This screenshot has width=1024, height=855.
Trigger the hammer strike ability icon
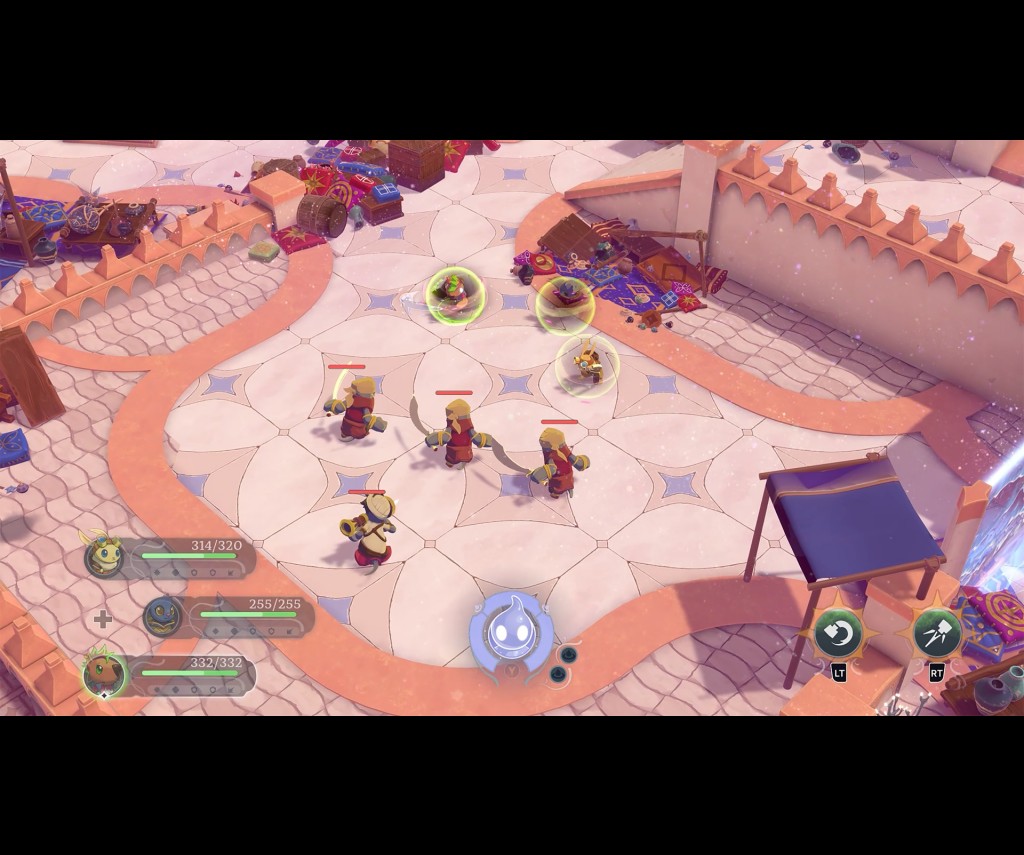[x=937, y=633]
